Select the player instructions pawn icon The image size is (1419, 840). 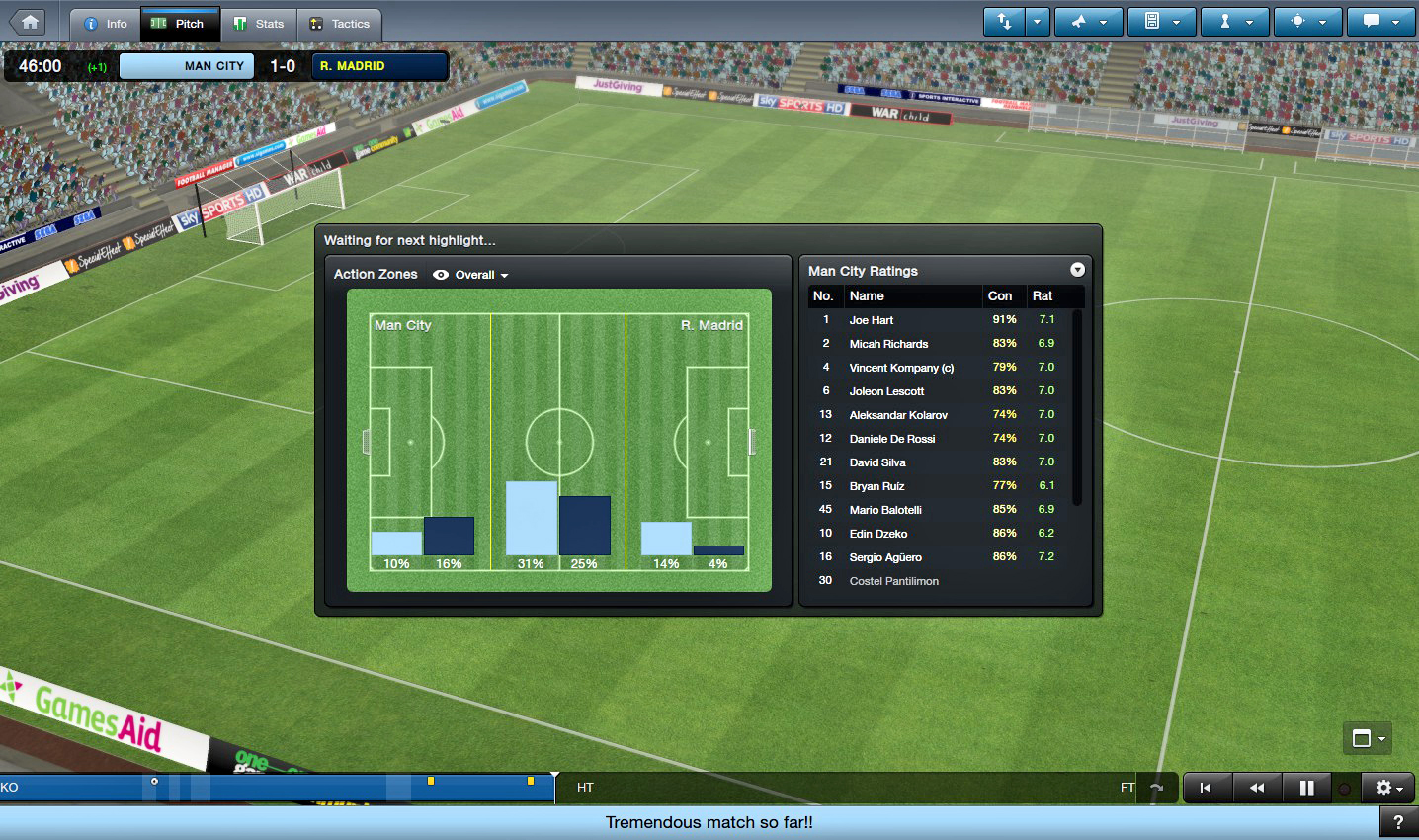1224,21
